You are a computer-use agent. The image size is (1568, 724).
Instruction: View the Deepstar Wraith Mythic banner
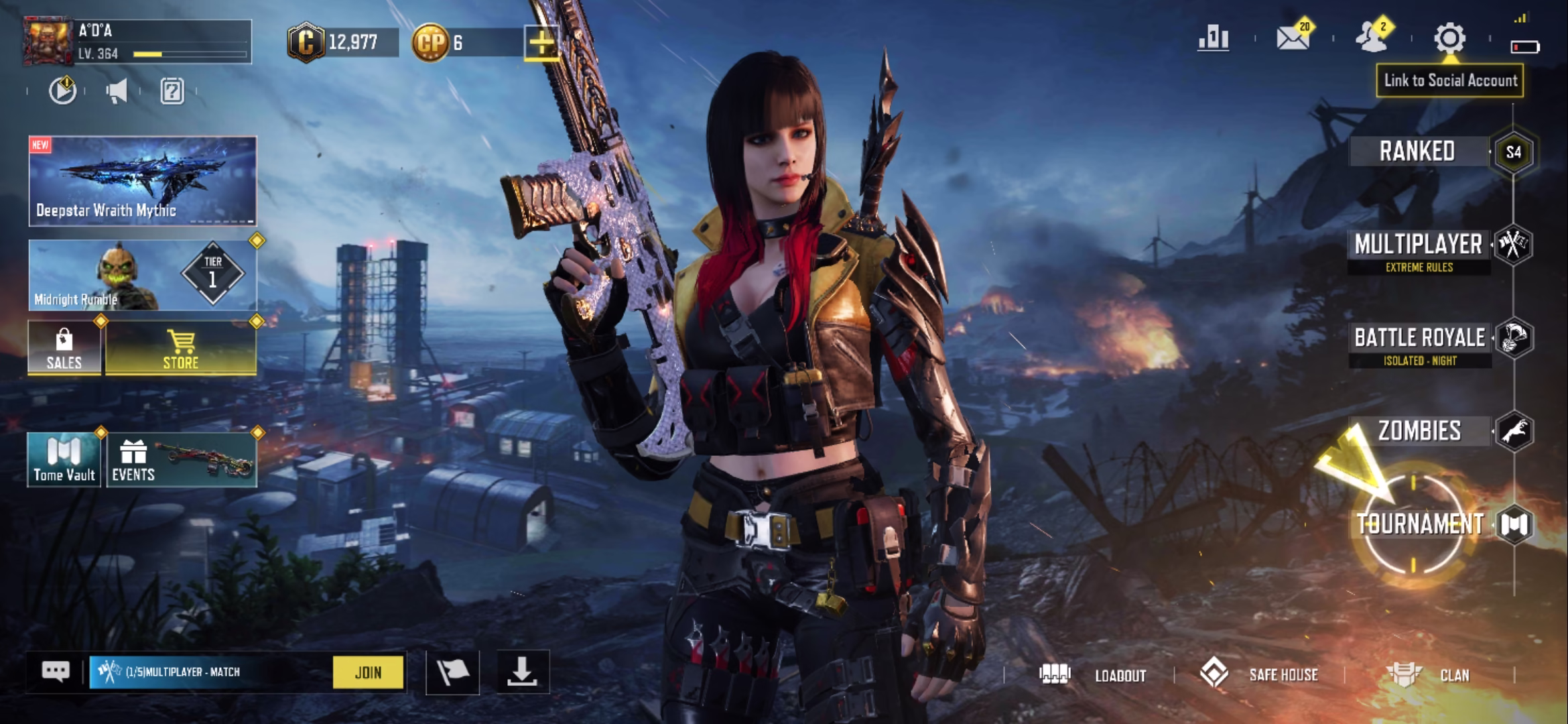click(x=142, y=181)
